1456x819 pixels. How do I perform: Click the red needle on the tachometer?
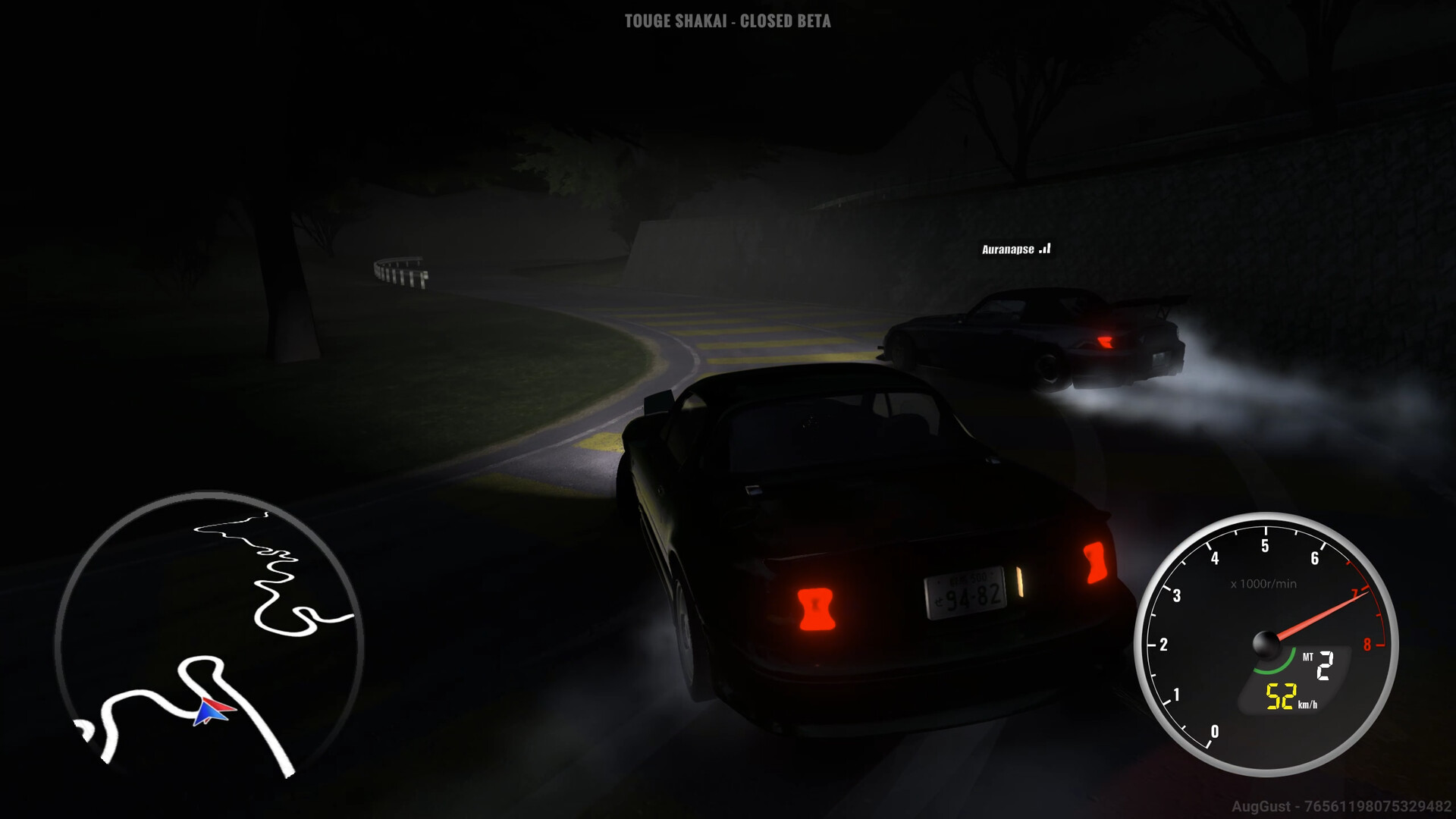[x=1323, y=613]
